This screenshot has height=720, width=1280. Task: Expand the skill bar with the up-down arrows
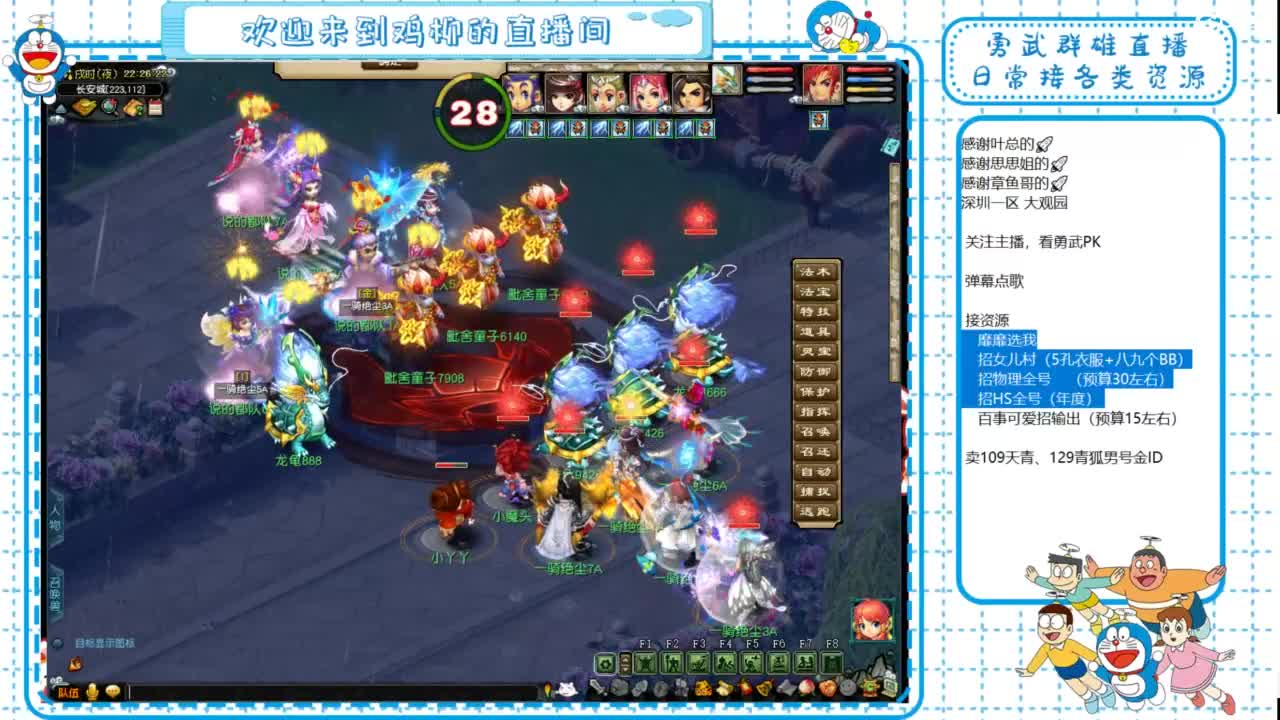[626, 663]
